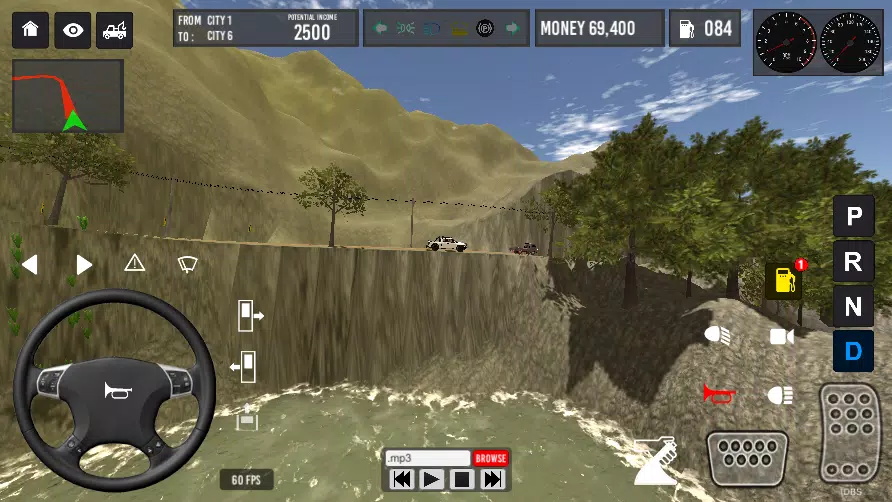892x502 pixels.
Task: Activate the right turn signal arrow
Action: click(84, 265)
